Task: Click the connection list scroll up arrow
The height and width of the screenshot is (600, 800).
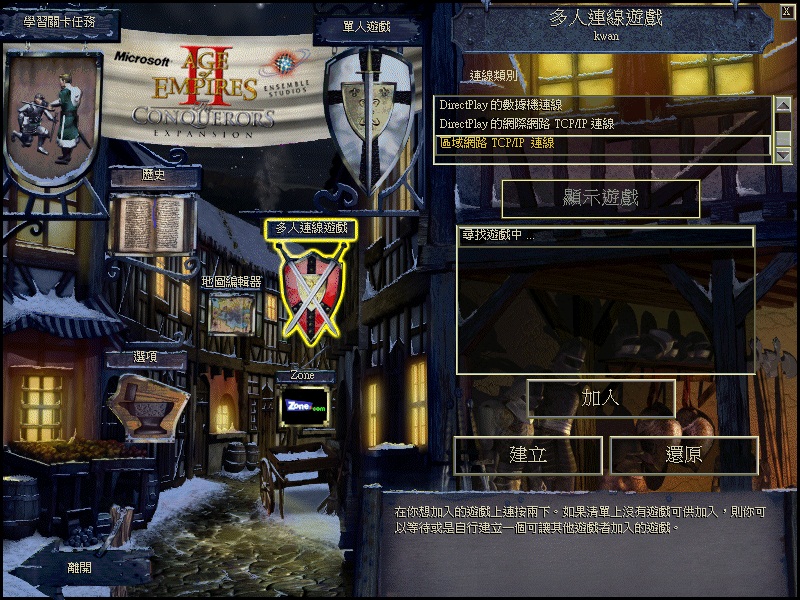Action: [x=784, y=103]
